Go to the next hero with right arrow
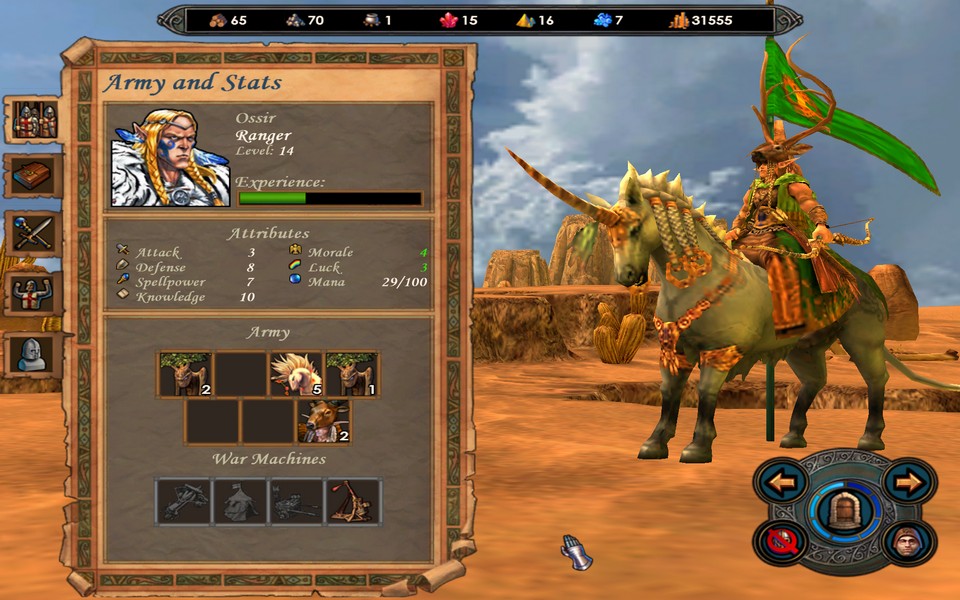 click(909, 484)
